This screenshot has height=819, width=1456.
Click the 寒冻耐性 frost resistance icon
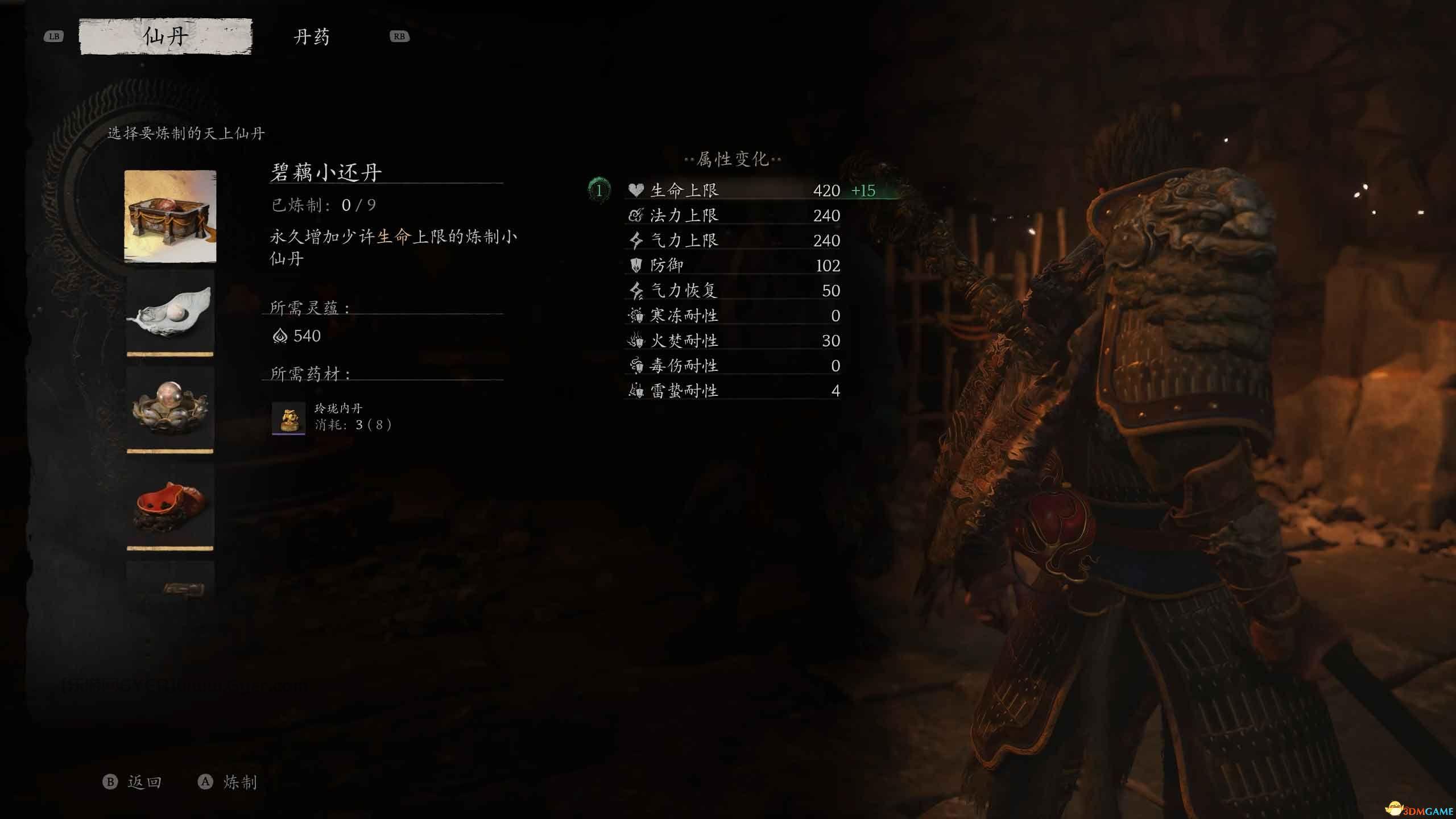point(637,315)
